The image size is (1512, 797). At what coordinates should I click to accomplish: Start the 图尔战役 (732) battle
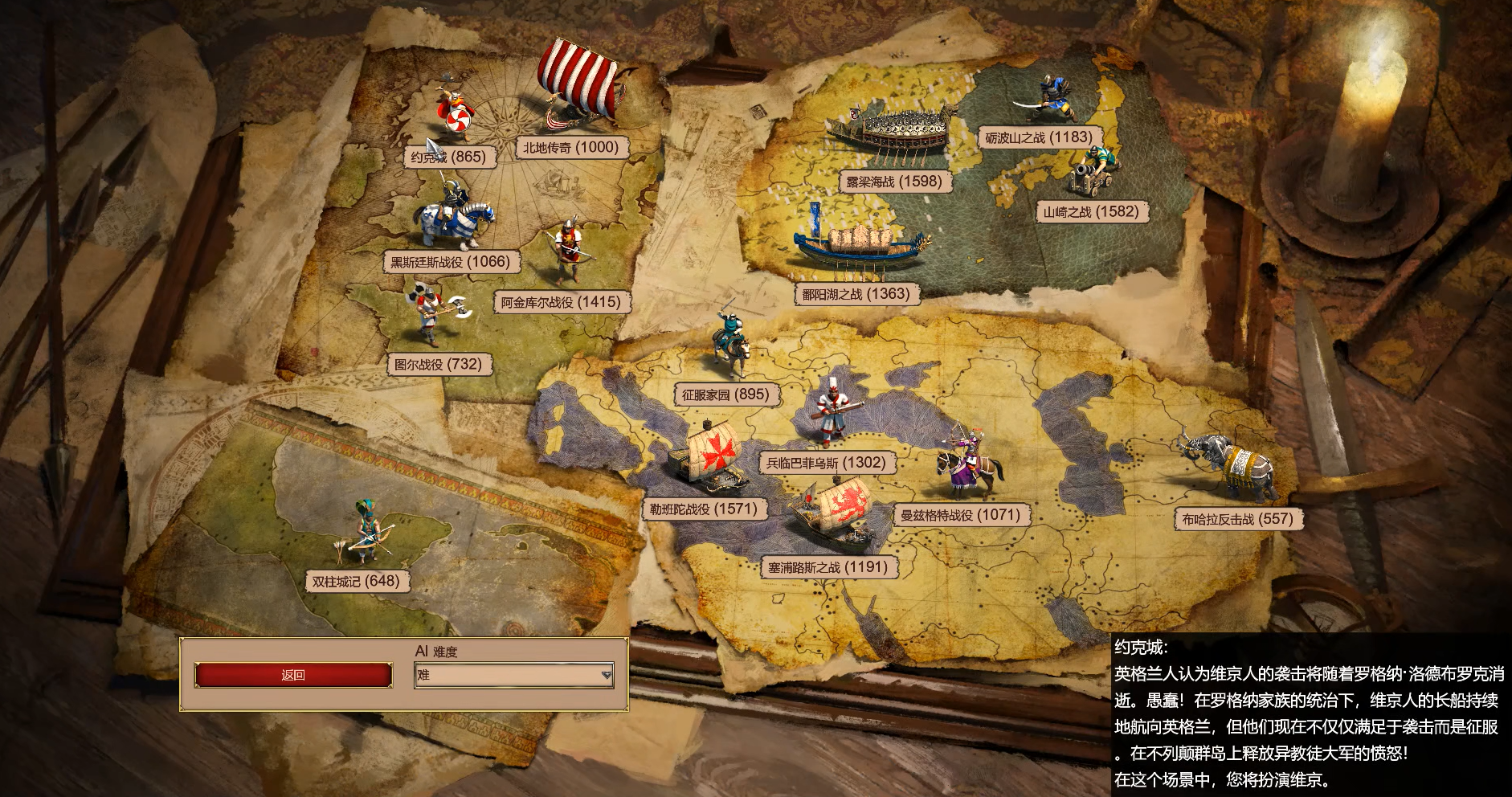[438, 364]
